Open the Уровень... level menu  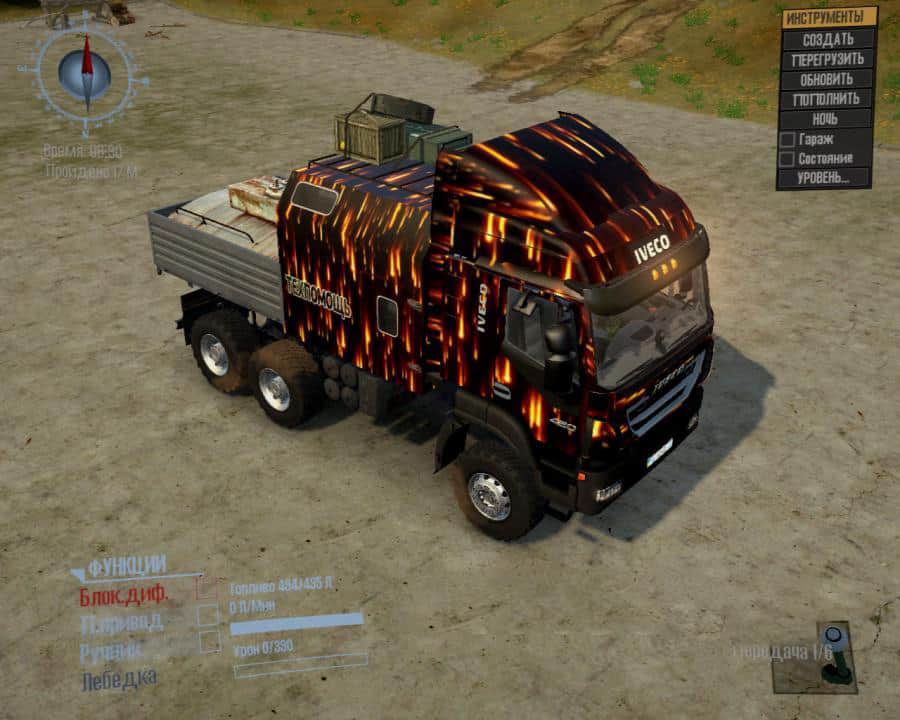coord(824,178)
